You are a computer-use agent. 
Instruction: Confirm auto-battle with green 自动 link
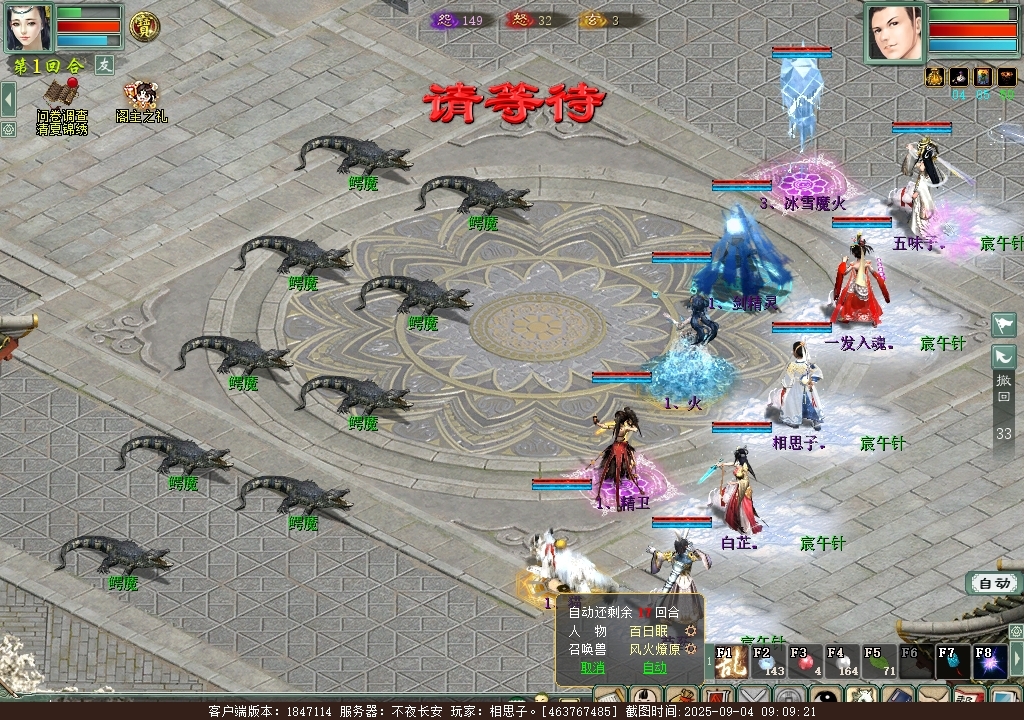click(x=654, y=668)
